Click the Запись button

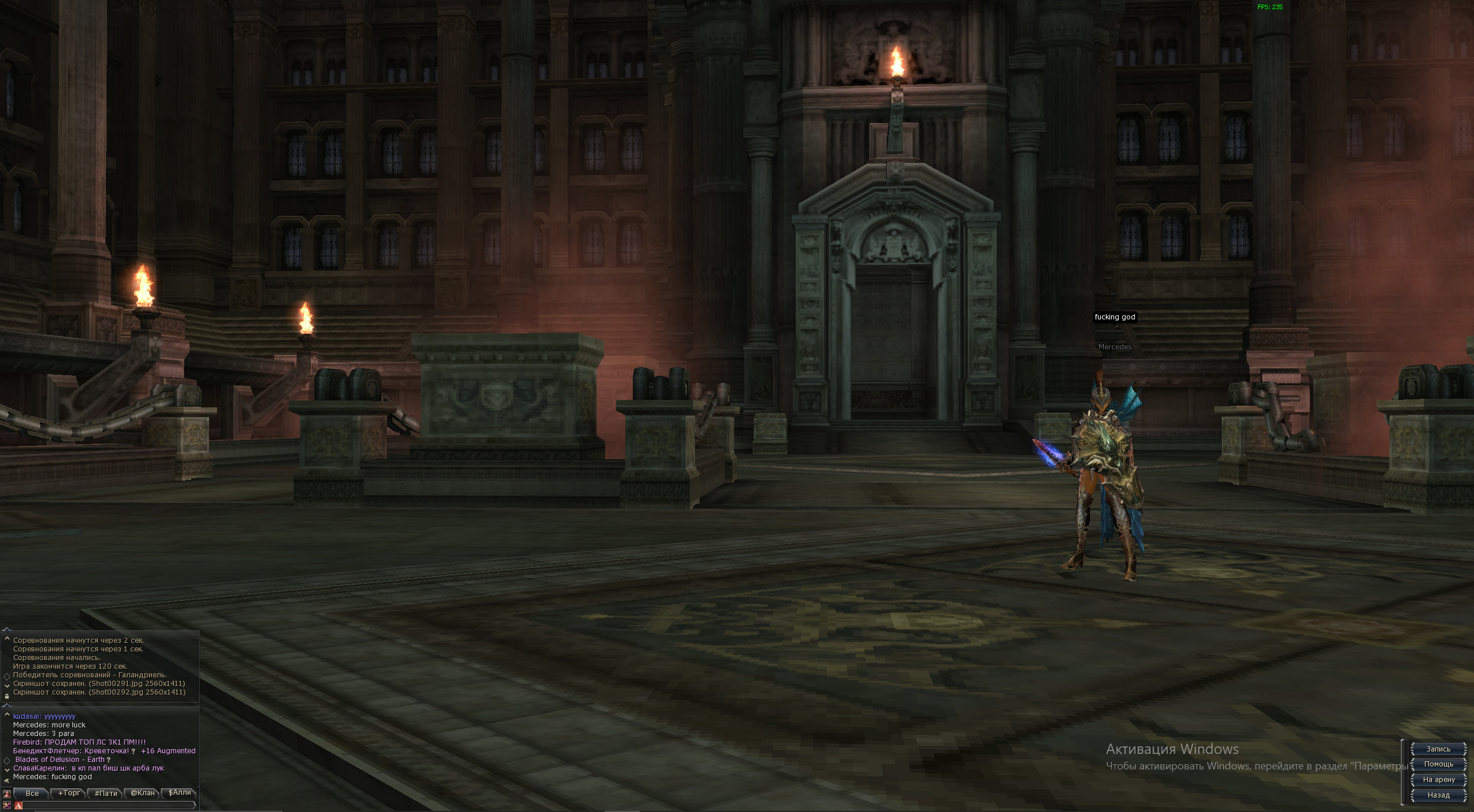click(1438, 749)
